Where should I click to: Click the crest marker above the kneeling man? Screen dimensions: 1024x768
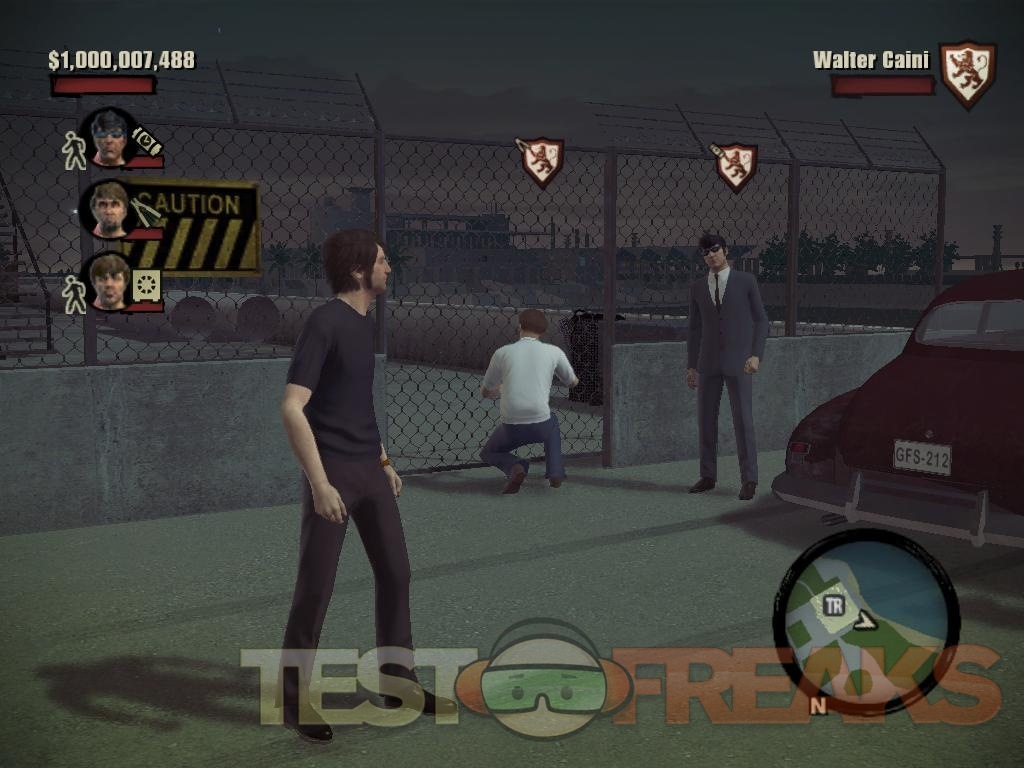(541, 161)
